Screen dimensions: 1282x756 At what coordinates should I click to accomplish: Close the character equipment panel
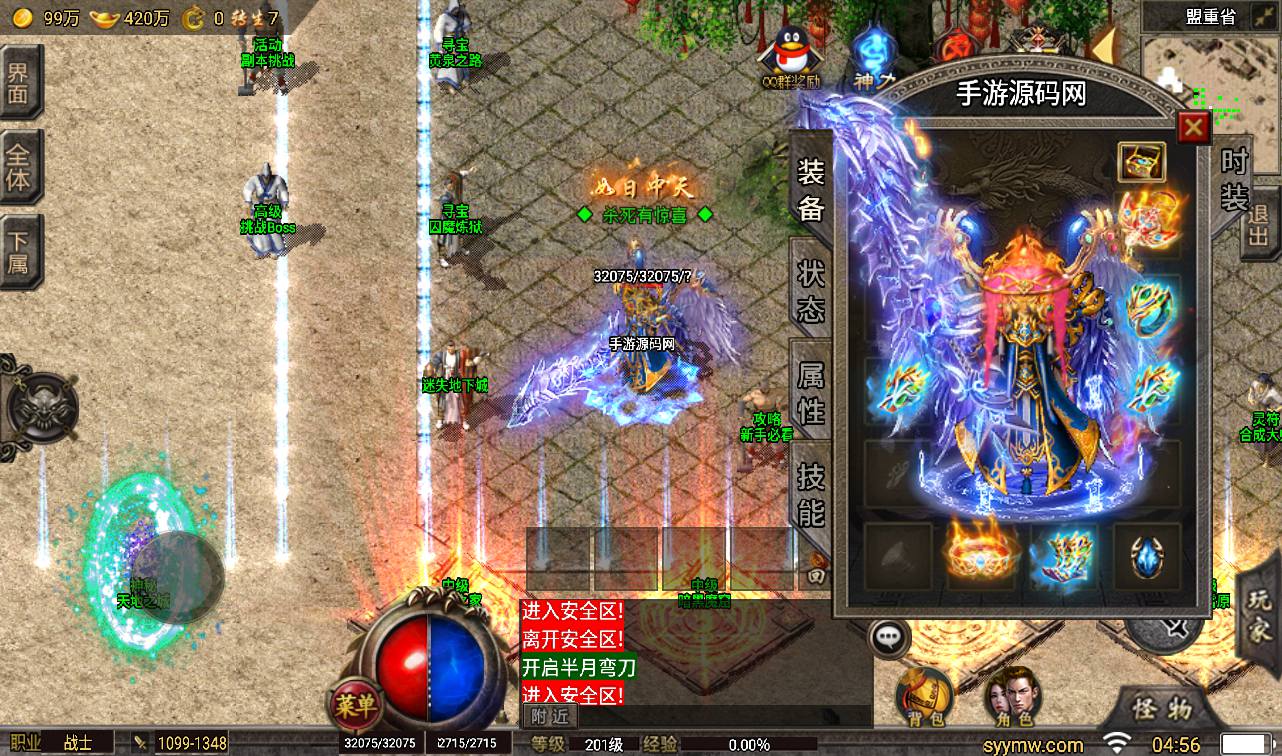pyautogui.click(x=1193, y=128)
